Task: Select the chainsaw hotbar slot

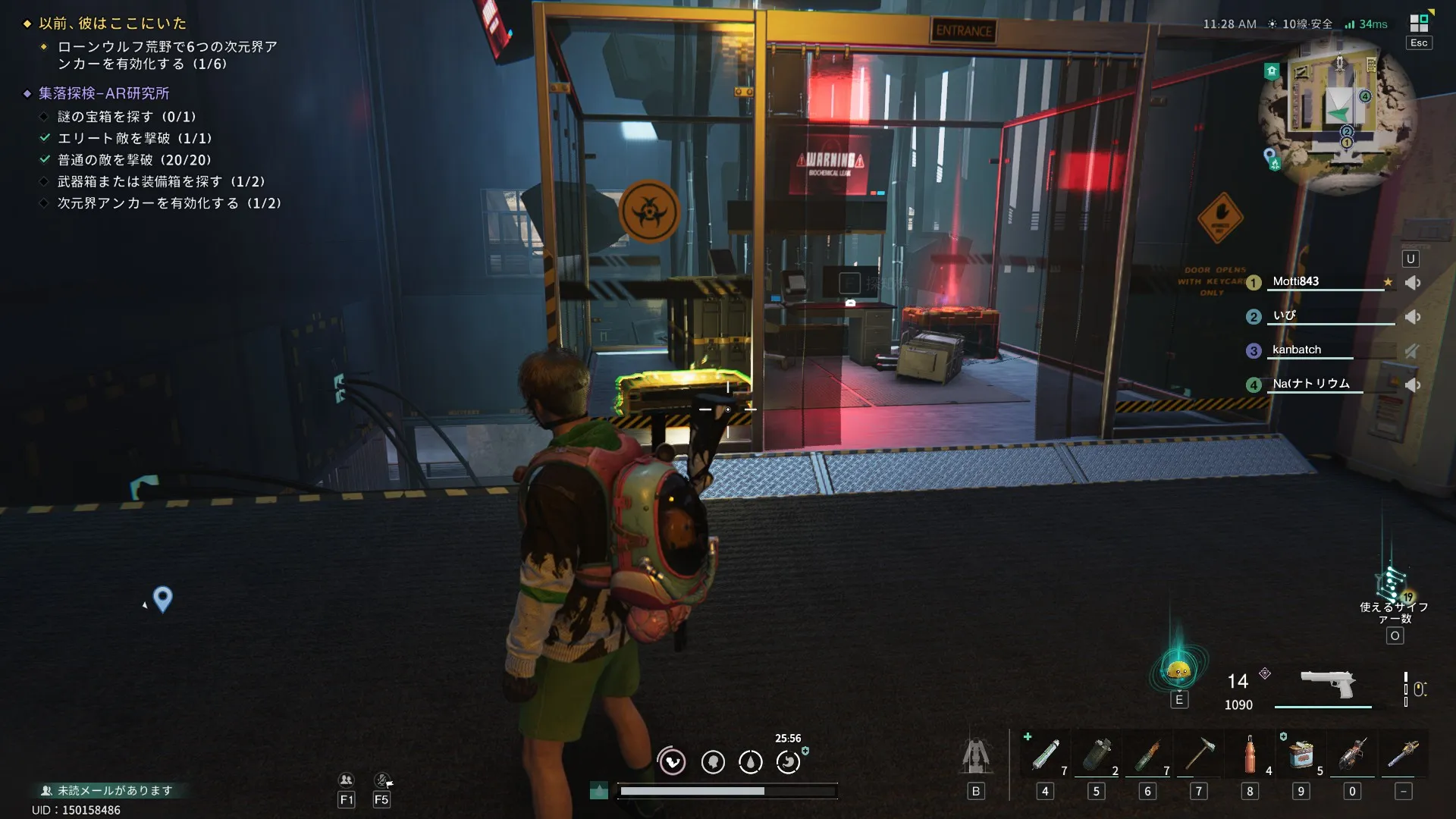Action: coord(1352,755)
